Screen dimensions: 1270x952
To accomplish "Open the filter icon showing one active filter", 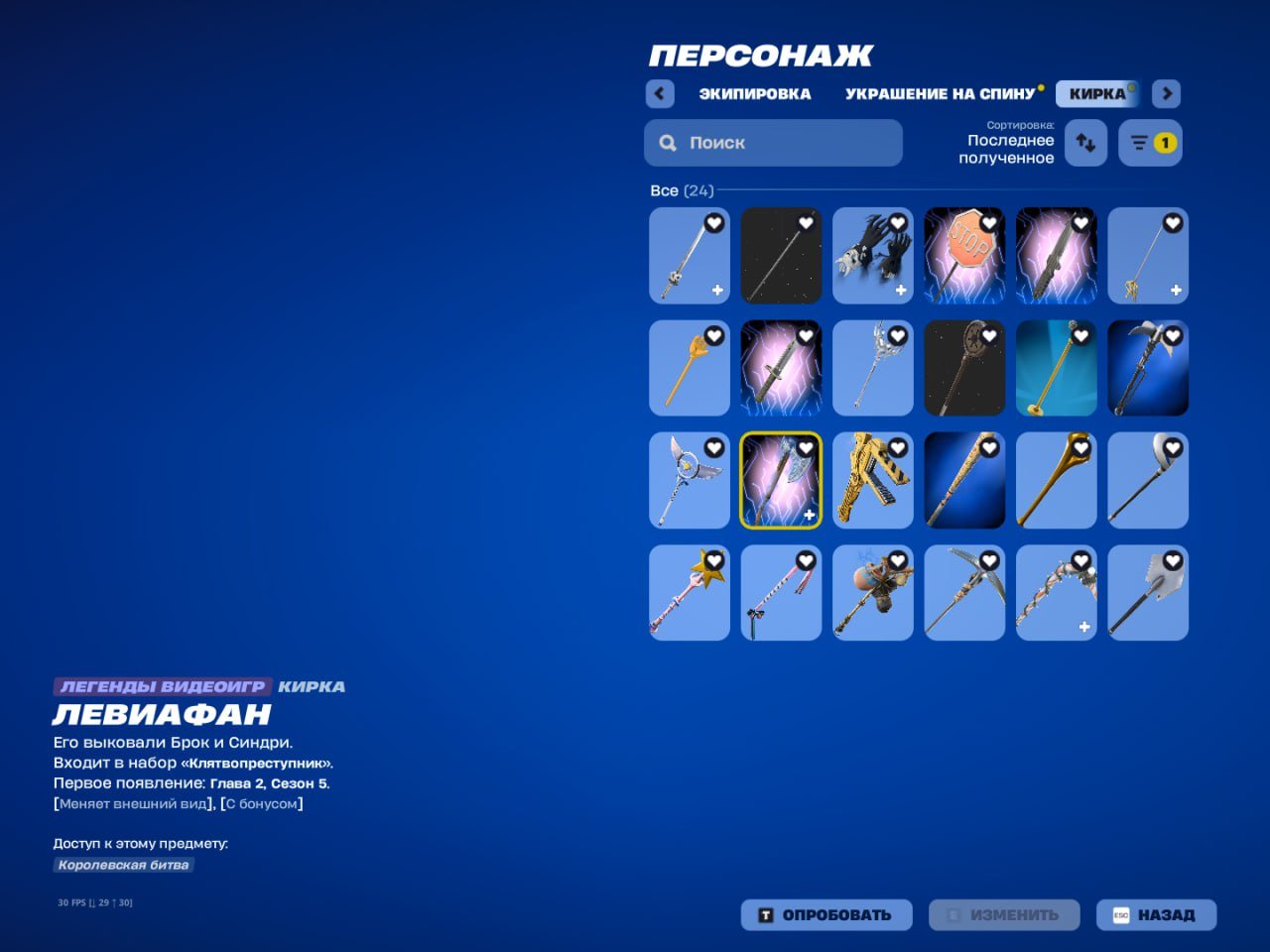I will click(1149, 143).
